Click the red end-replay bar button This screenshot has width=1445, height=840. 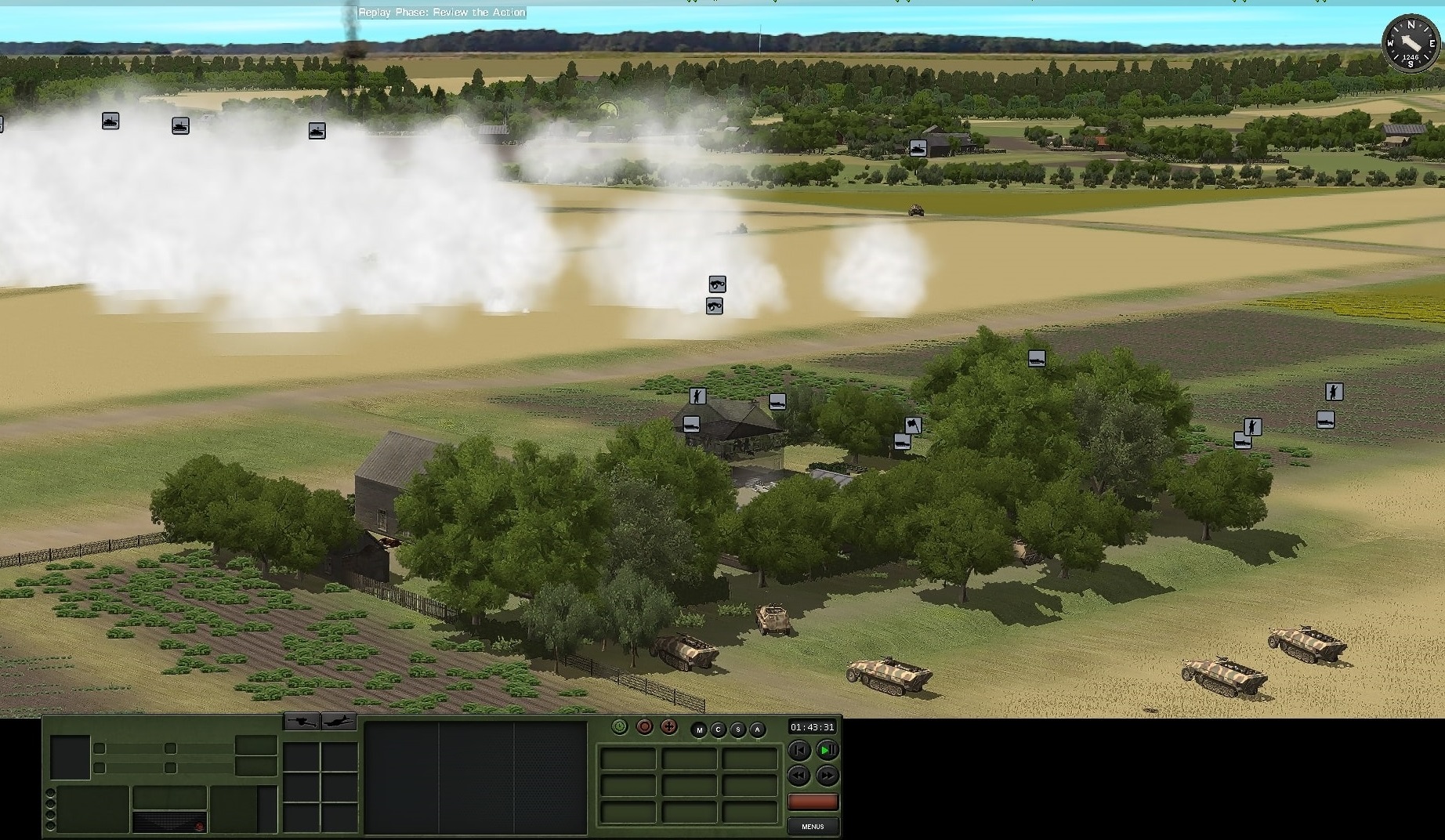coord(813,802)
